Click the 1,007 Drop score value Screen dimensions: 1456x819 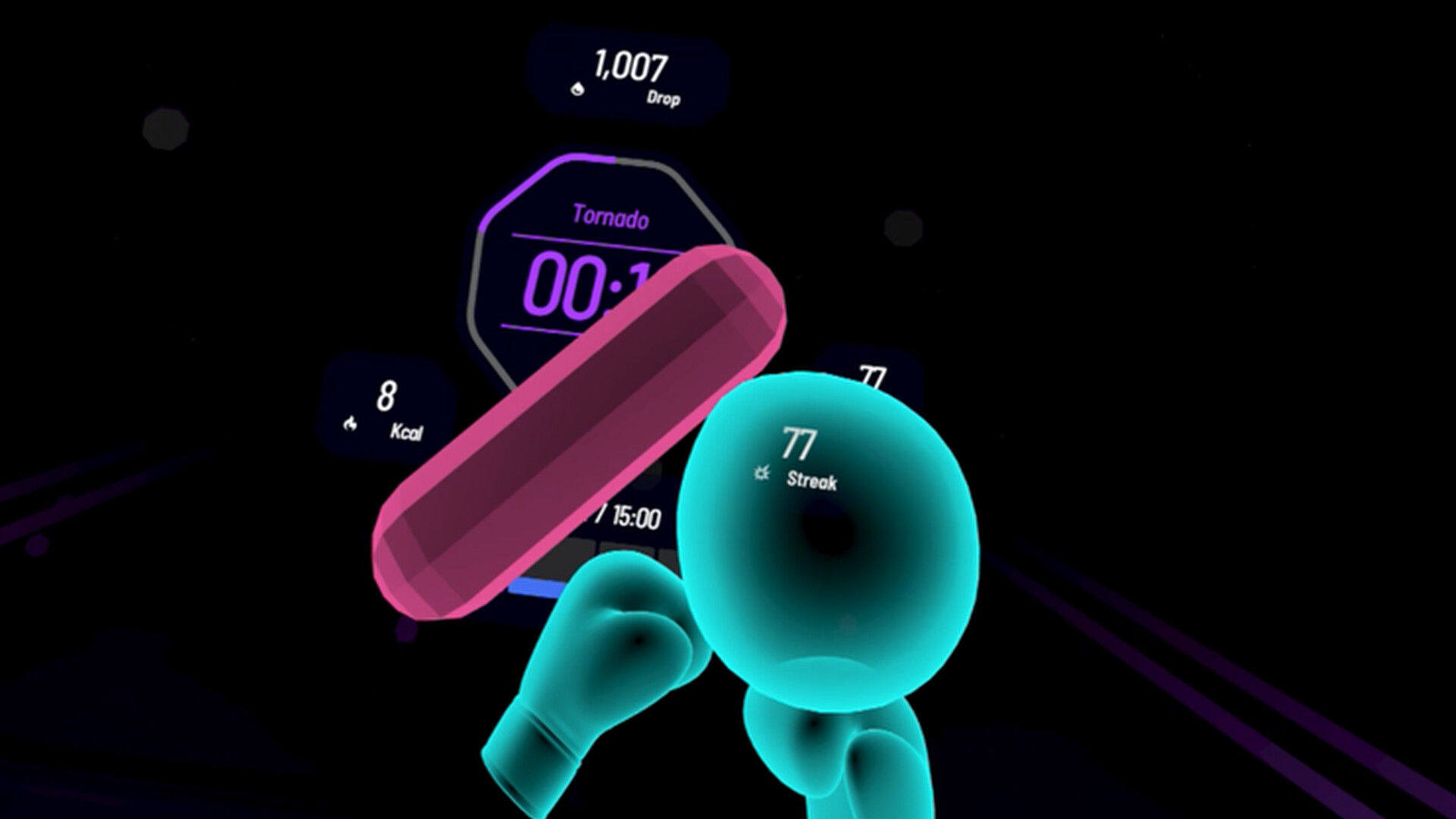click(x=631, y=66)
